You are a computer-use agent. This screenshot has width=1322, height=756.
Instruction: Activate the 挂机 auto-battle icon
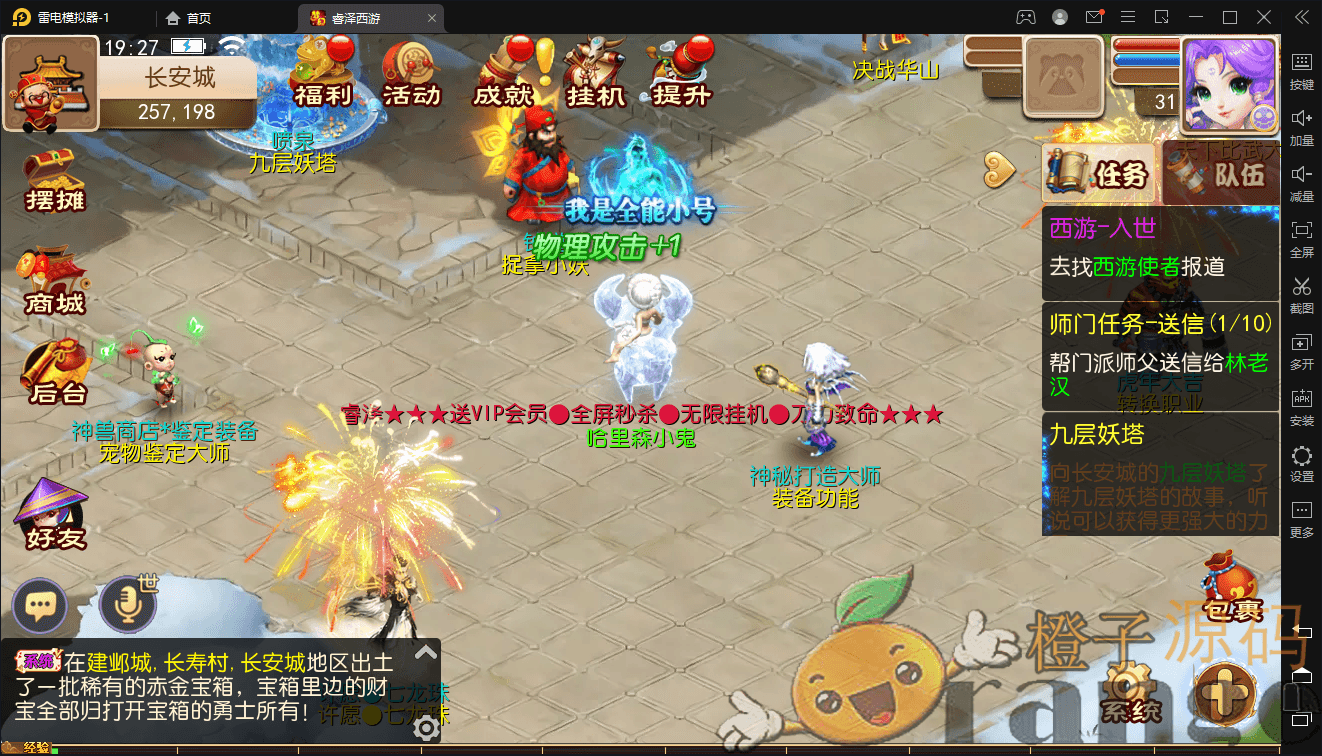pos(595,74)
